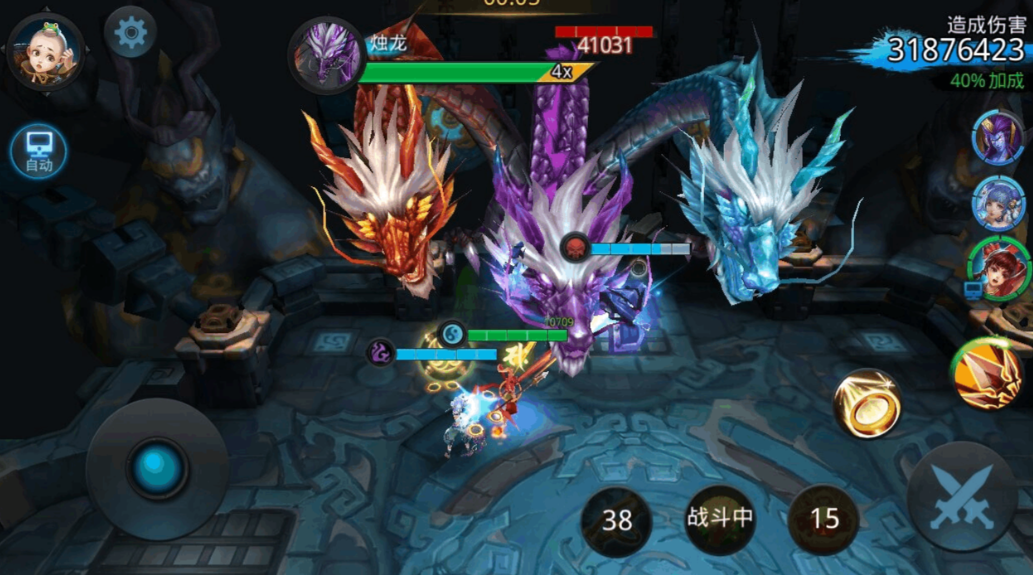Image resolution: width=1033 pixels, height=575 pixels.
Task: Switch to the purple-haired hero portrait
Action: click(997, 137)
